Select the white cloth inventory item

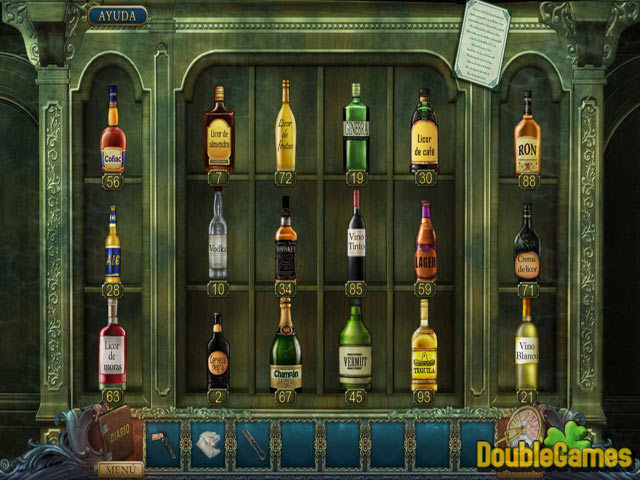tap(208, 443)
